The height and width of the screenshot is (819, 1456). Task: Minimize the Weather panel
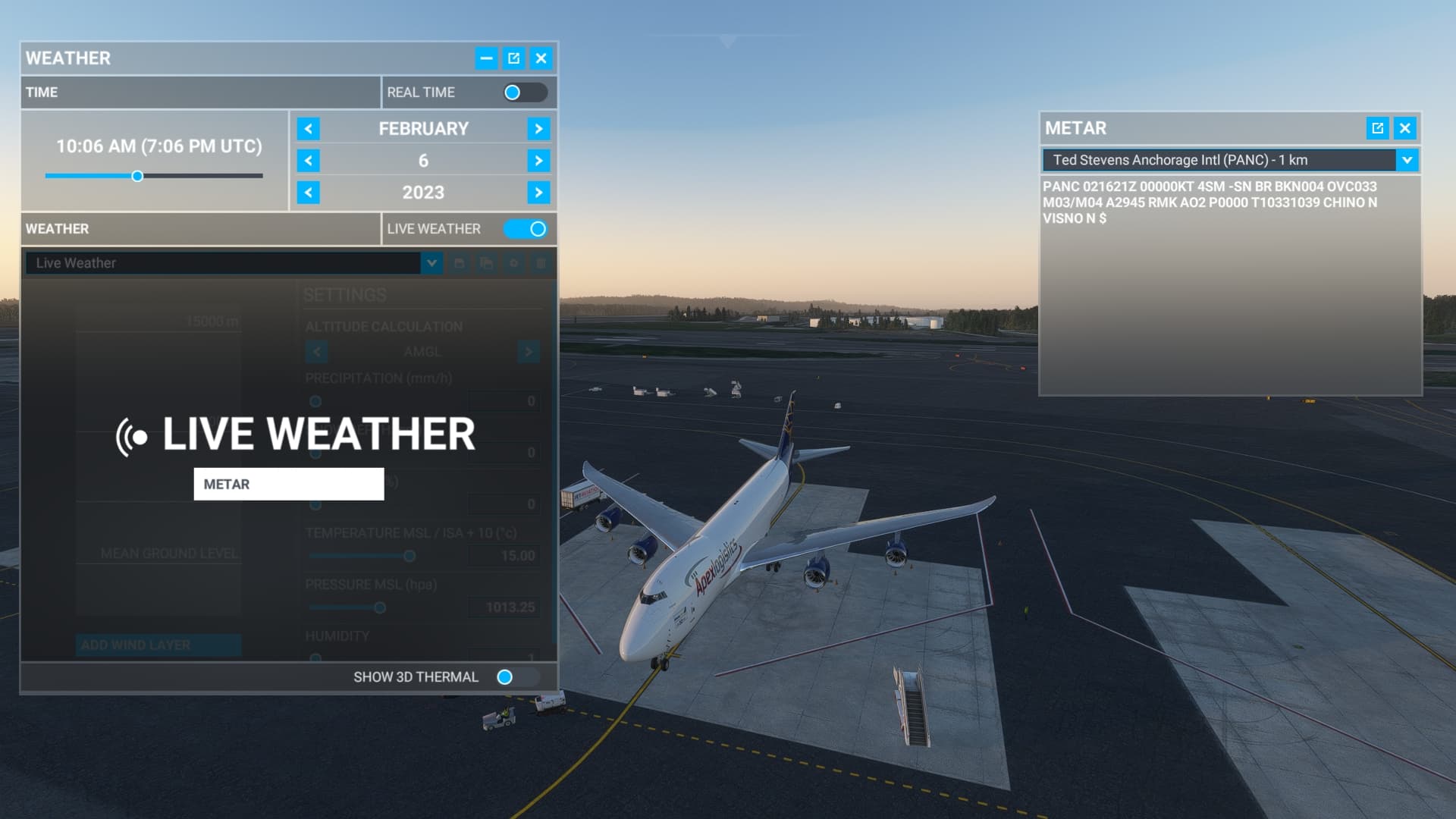click(x=486, y=58)
